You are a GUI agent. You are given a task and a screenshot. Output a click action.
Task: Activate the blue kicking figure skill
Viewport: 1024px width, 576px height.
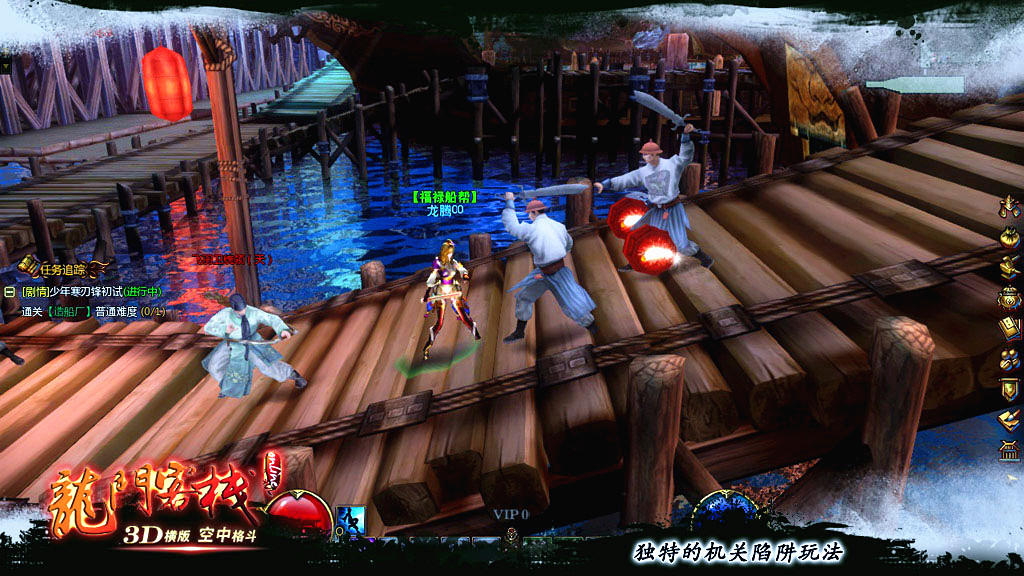(350, 520)
